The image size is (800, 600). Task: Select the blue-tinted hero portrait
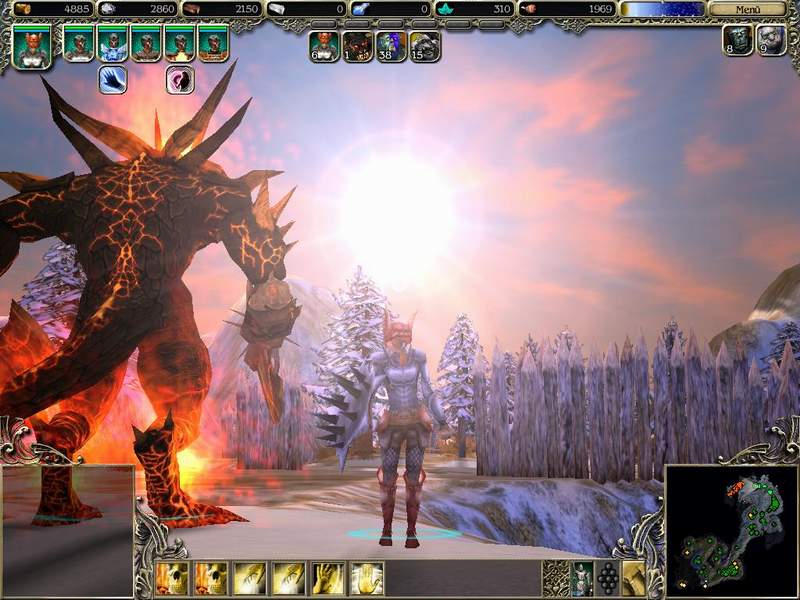112,44
